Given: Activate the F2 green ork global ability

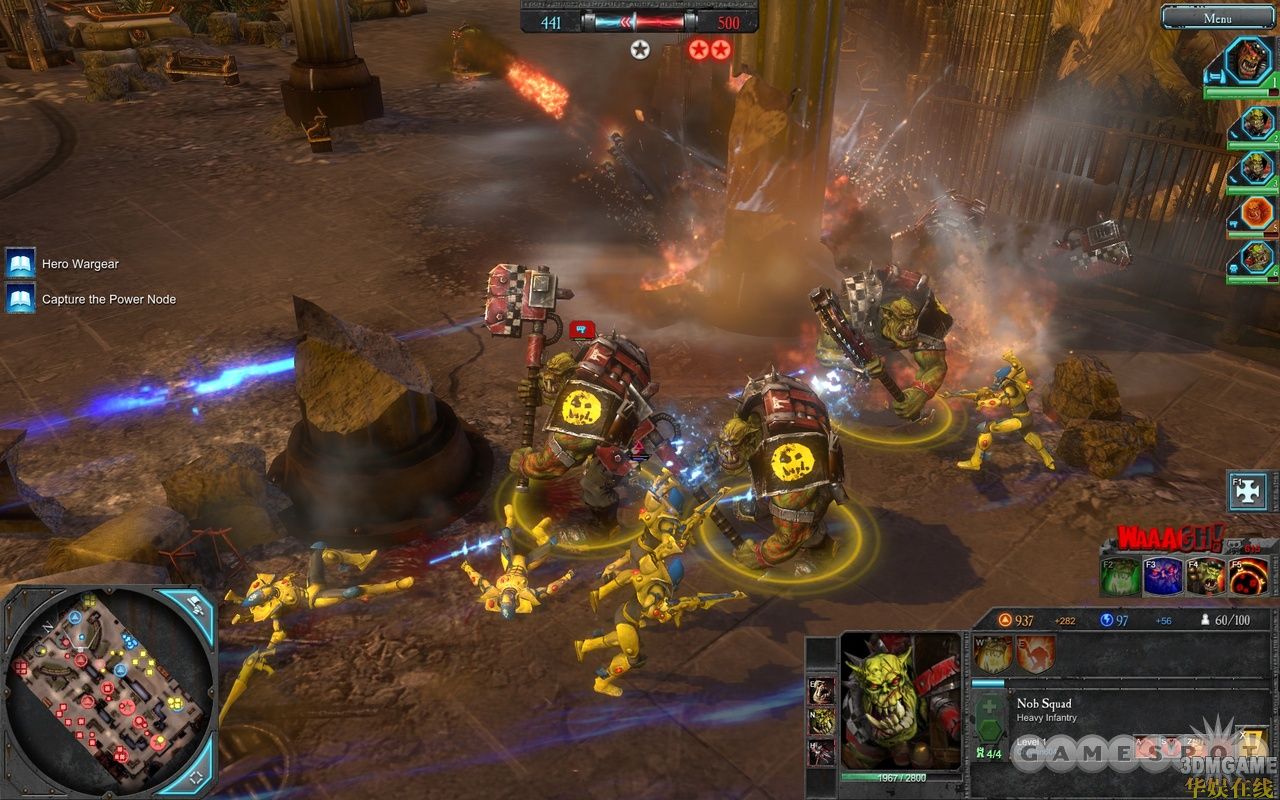Looking at the screenshot, I should [x=1120, y=577].
